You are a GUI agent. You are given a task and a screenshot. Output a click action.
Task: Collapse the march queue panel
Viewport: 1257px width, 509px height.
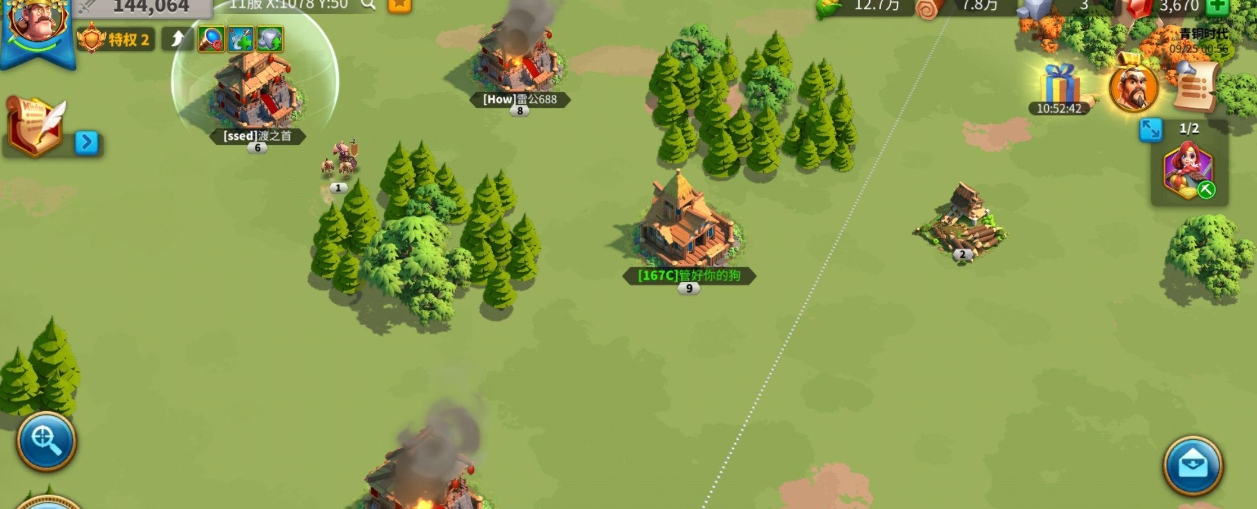(x=1151, y=130)
